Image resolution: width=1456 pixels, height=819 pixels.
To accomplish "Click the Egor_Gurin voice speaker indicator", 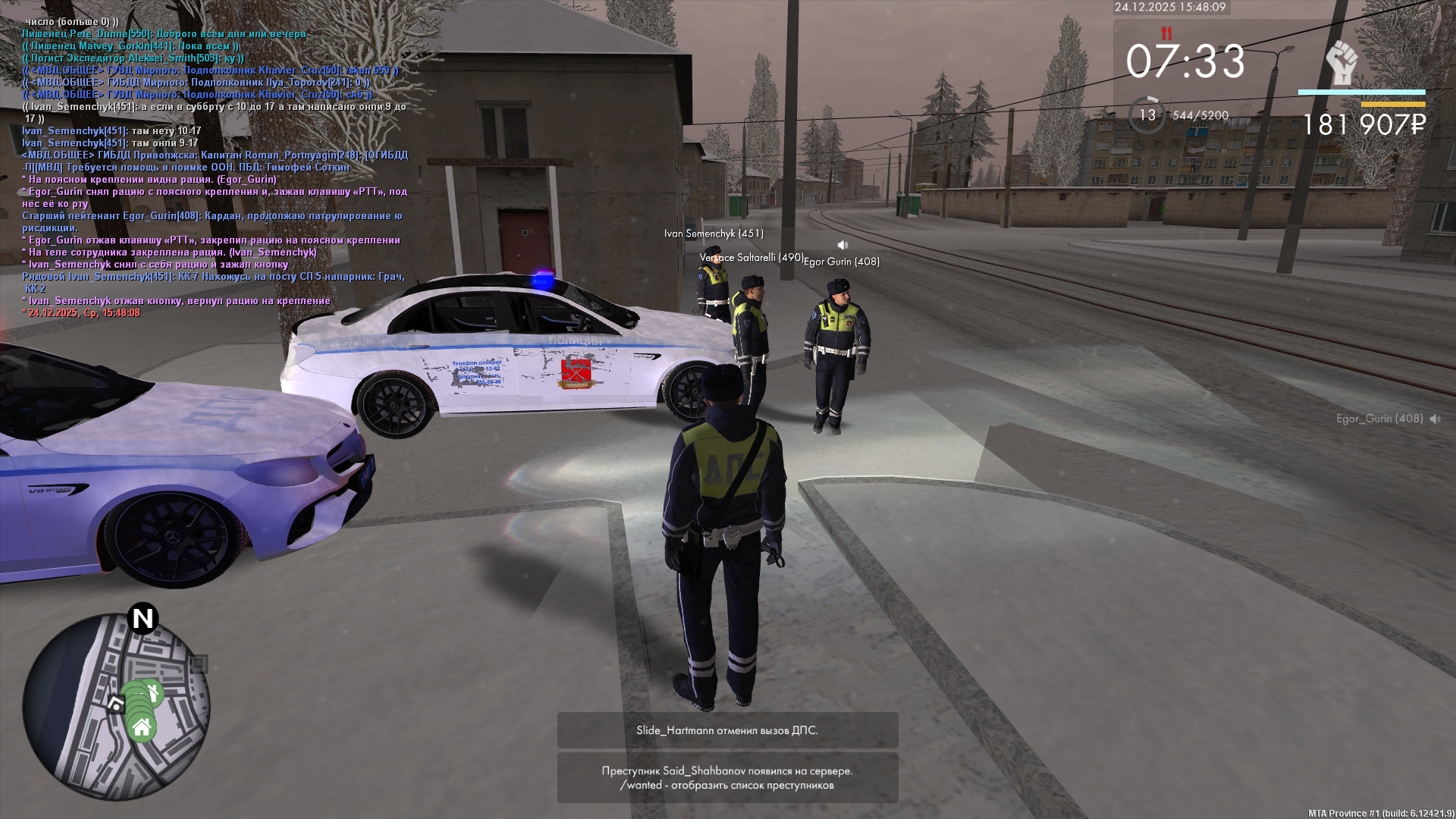I will pos(1435,419).
